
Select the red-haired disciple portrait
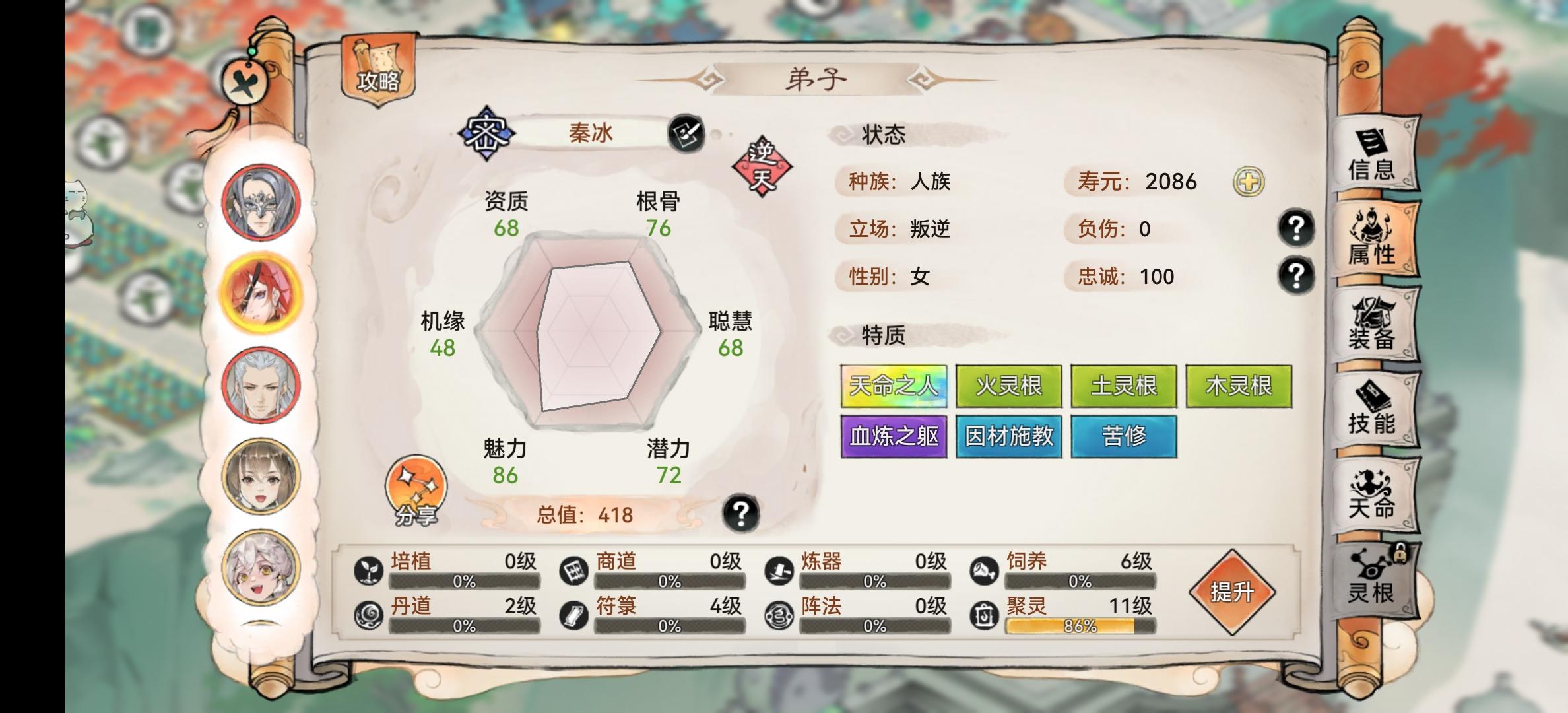point(262,291)
